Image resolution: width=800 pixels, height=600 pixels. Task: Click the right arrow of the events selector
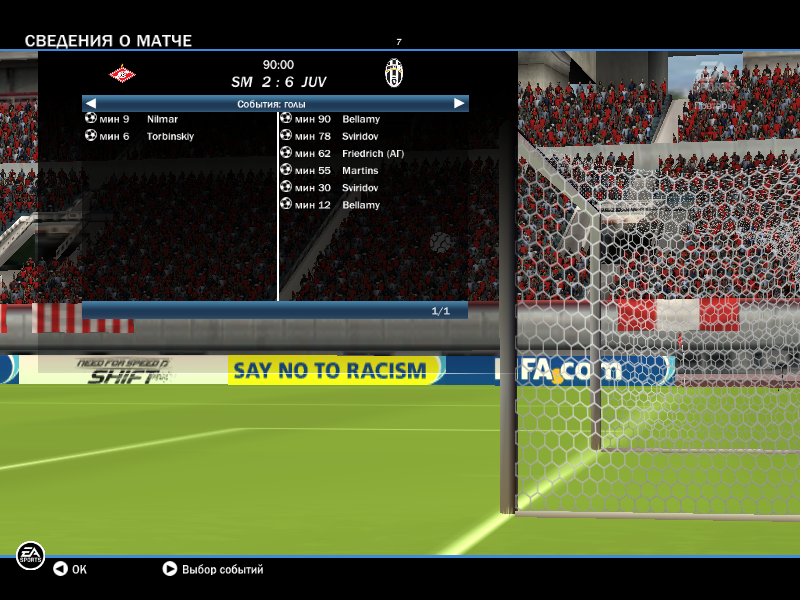459,103
